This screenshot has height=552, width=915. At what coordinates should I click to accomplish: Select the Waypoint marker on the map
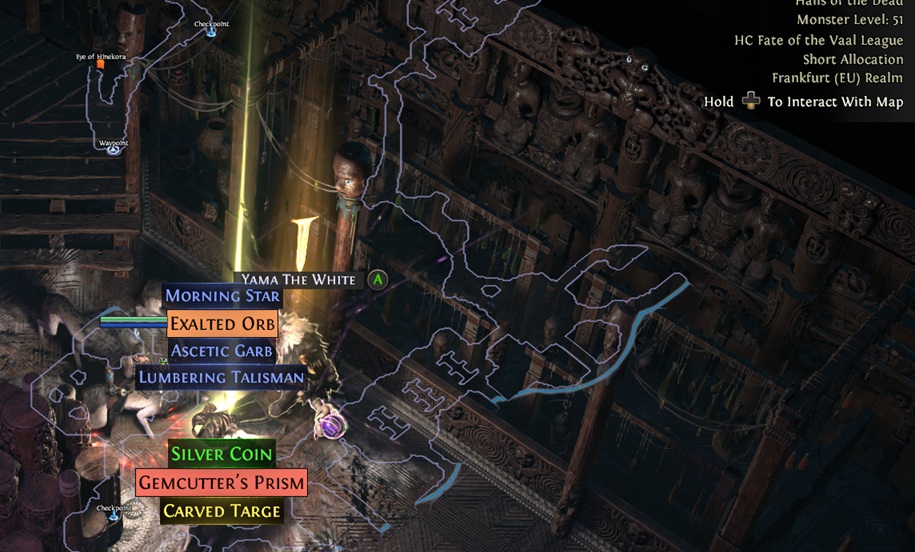click(114, 150)
